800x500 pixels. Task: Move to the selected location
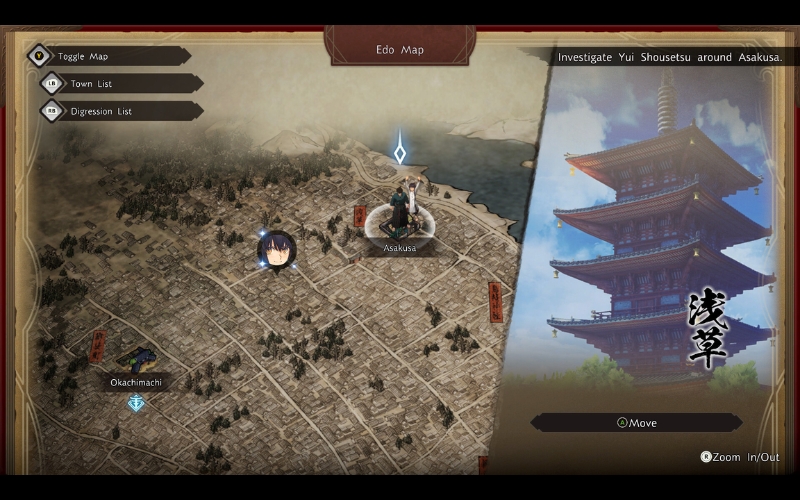point(636,423)
